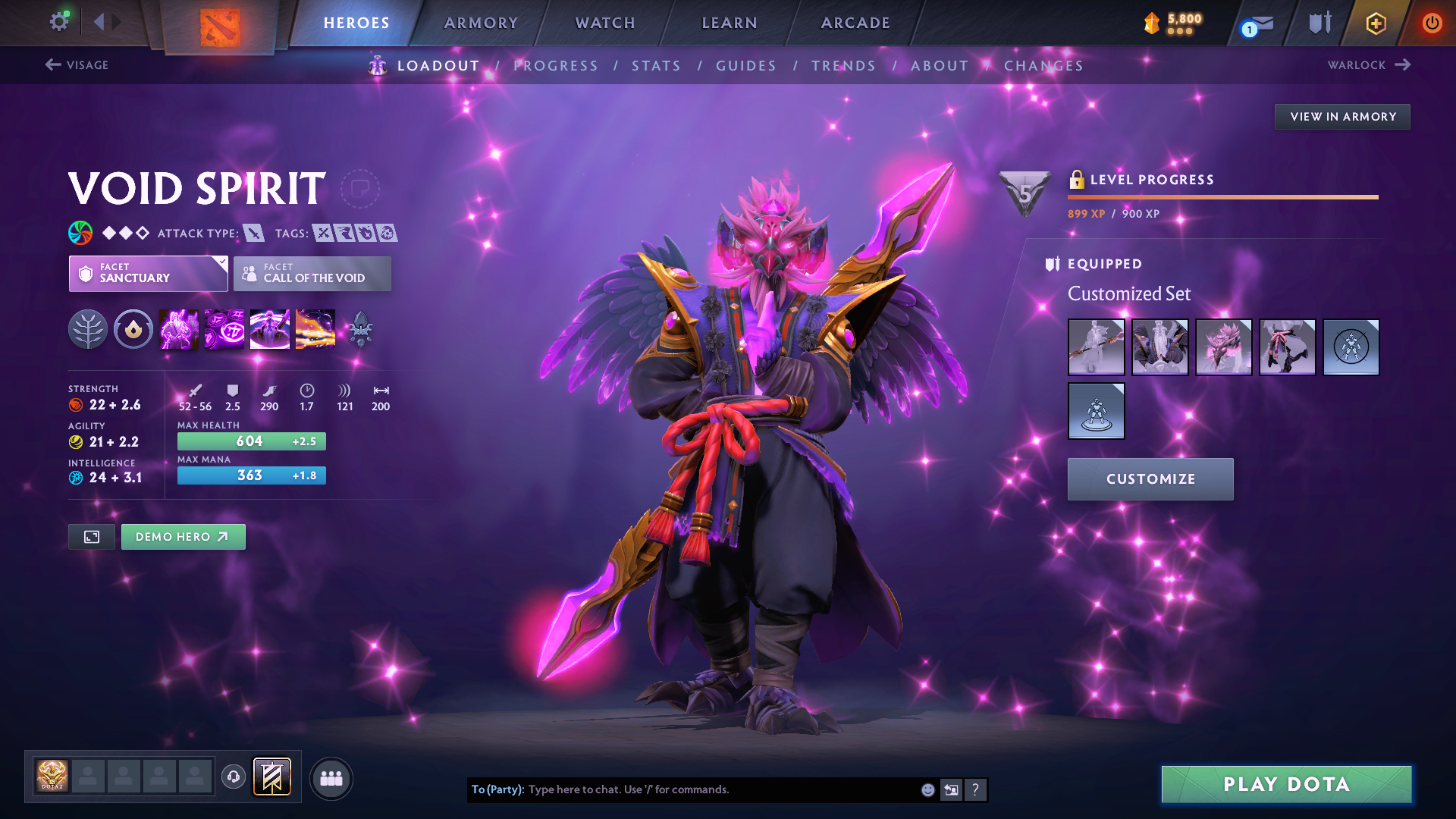1456x819 pixels.
Task: Start matchmaking with Play Dota
Action: [1286, 784]
